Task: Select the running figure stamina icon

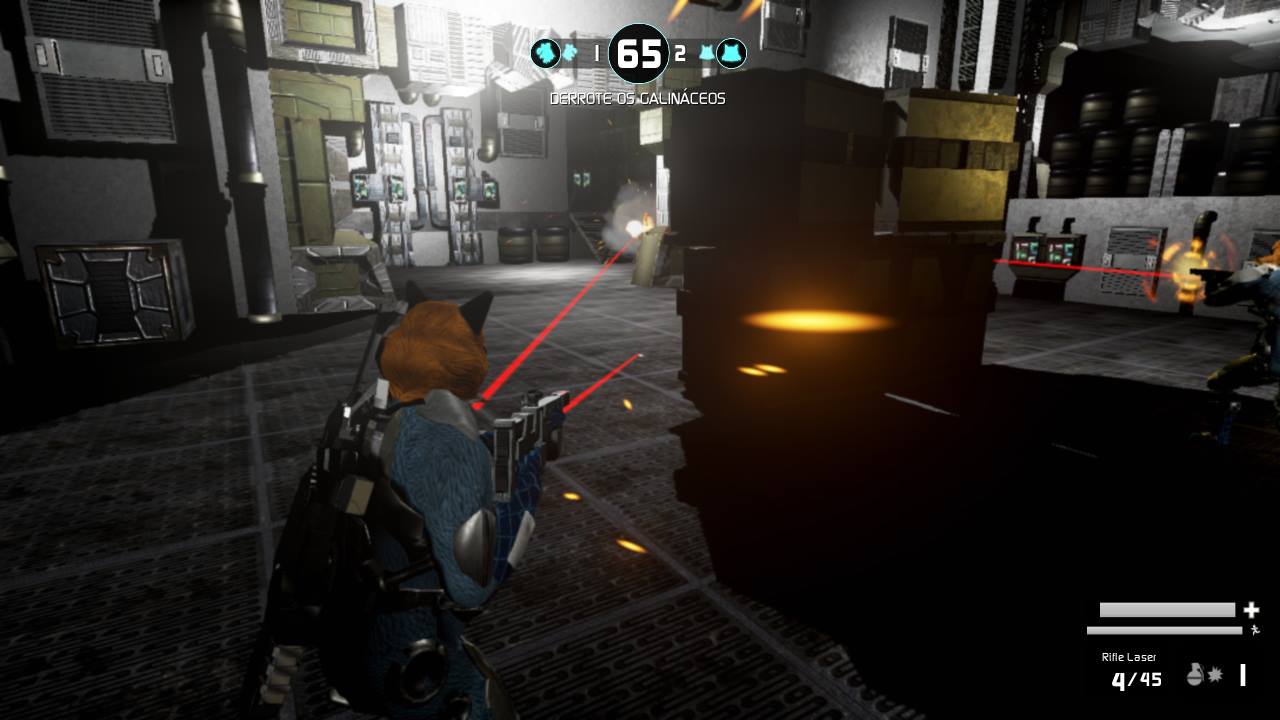Action: (x=1255, y=630)
